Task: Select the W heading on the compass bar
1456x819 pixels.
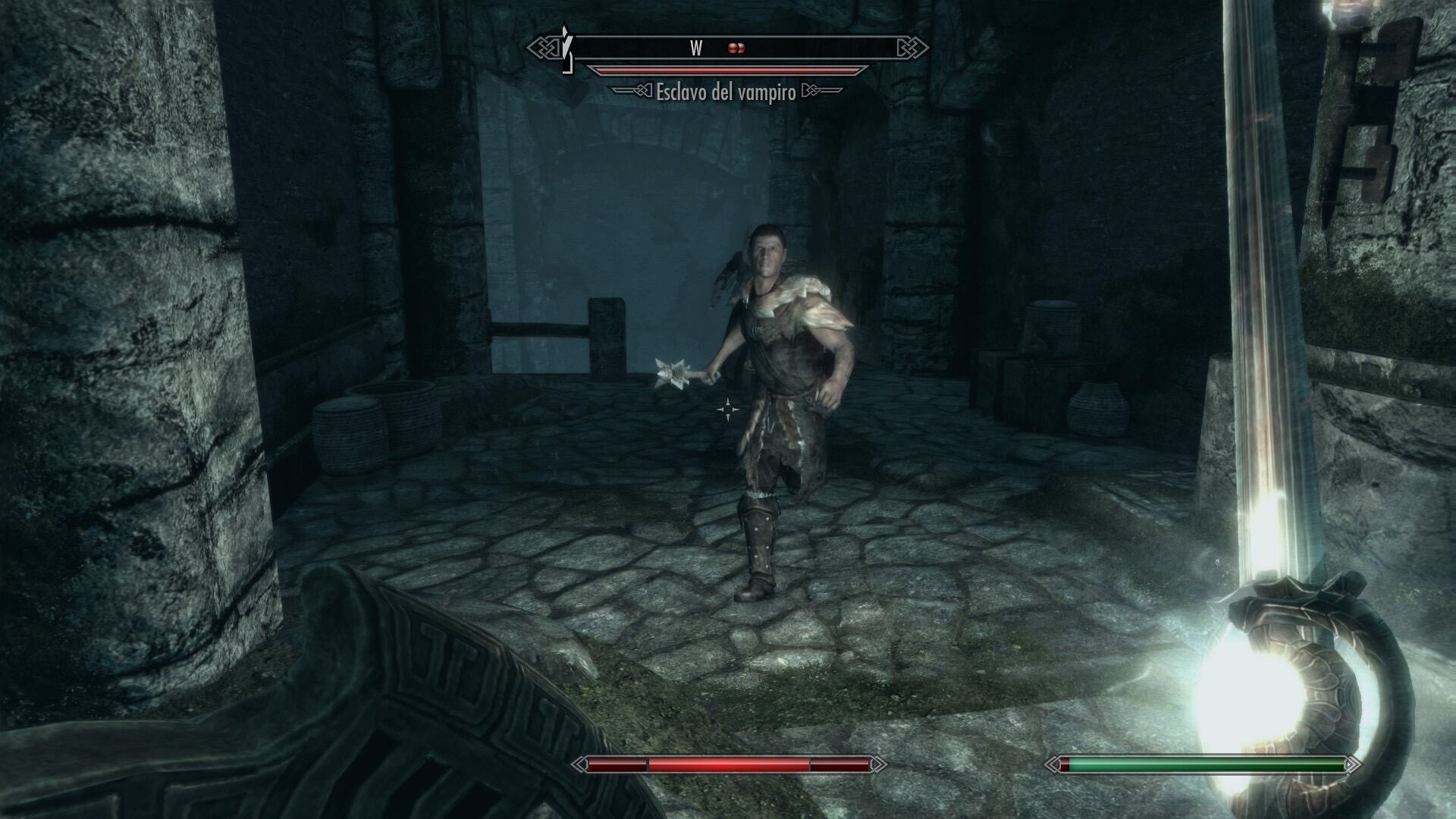Action: [x=696, y=49]
